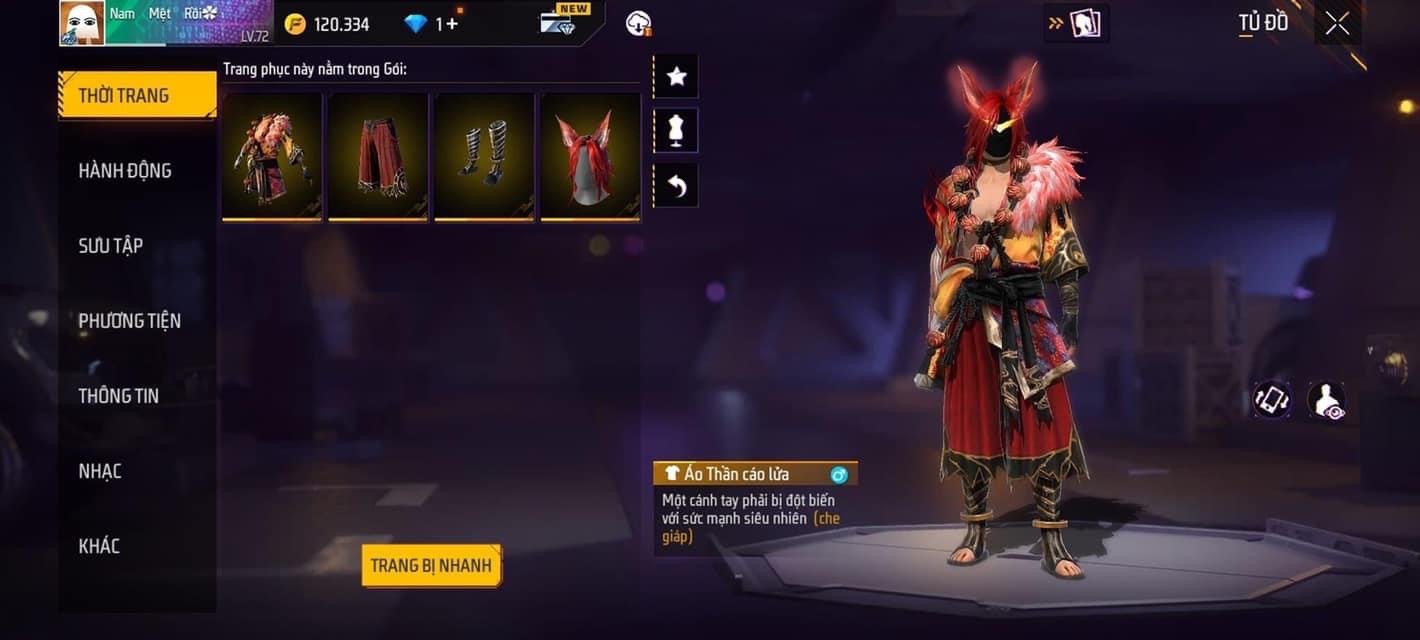This screenshot has height=640, width=1420.
Task: Add diamonds with the plus button
Action: (453, 23)
